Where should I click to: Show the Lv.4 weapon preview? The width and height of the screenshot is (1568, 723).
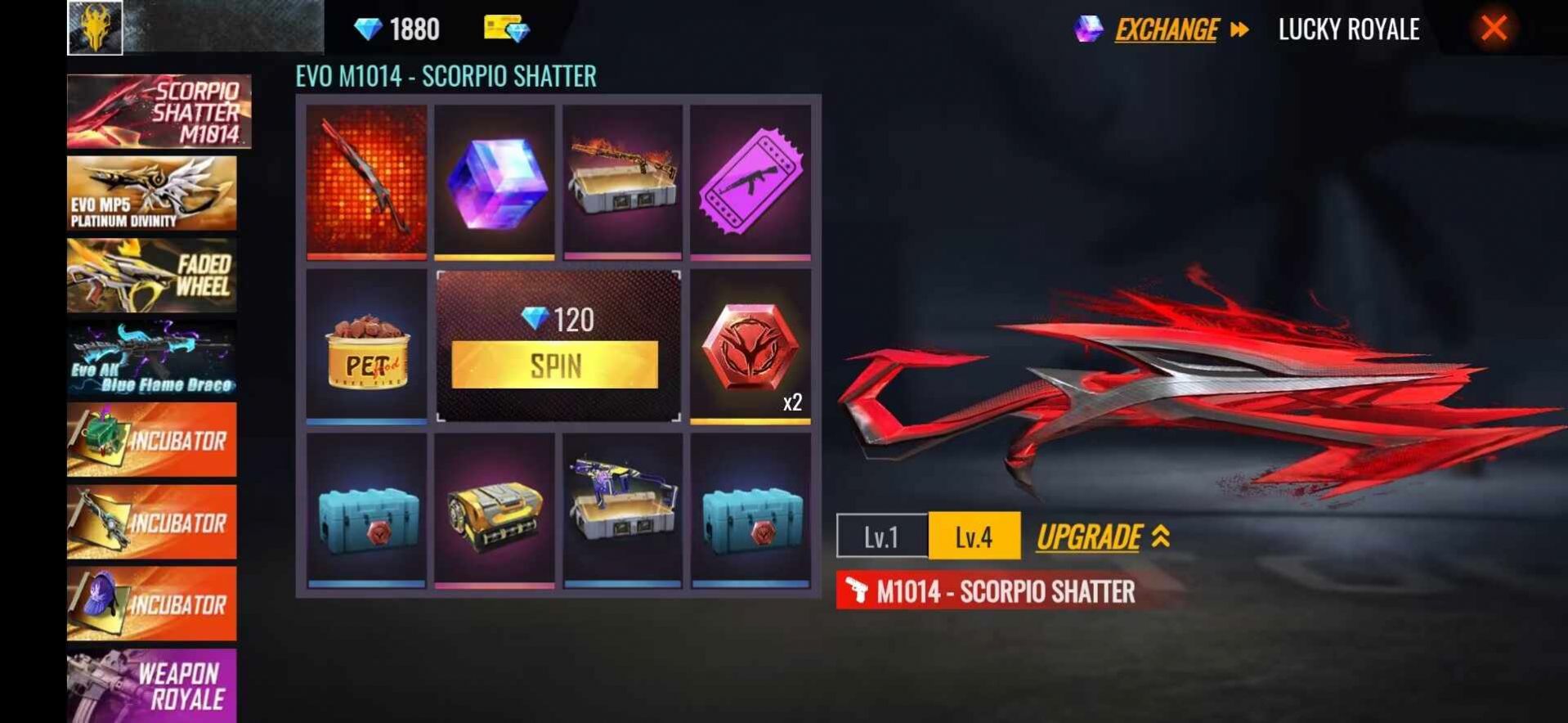point(974,537)
